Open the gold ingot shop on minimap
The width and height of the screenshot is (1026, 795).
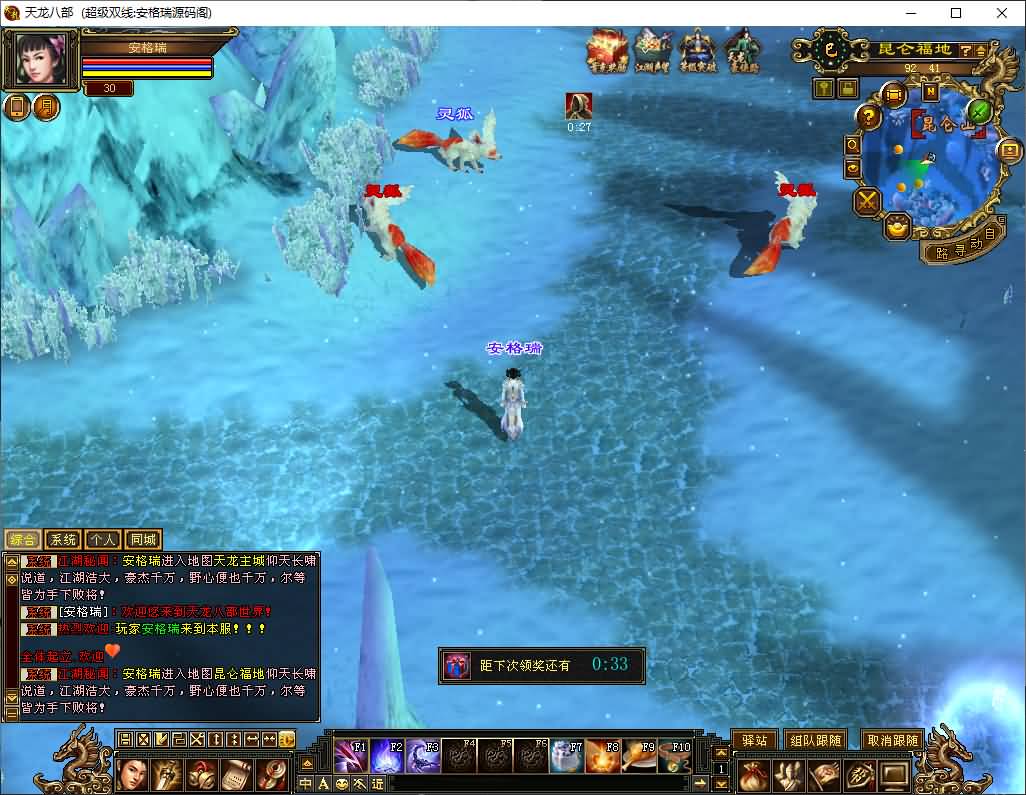[896, 226]
